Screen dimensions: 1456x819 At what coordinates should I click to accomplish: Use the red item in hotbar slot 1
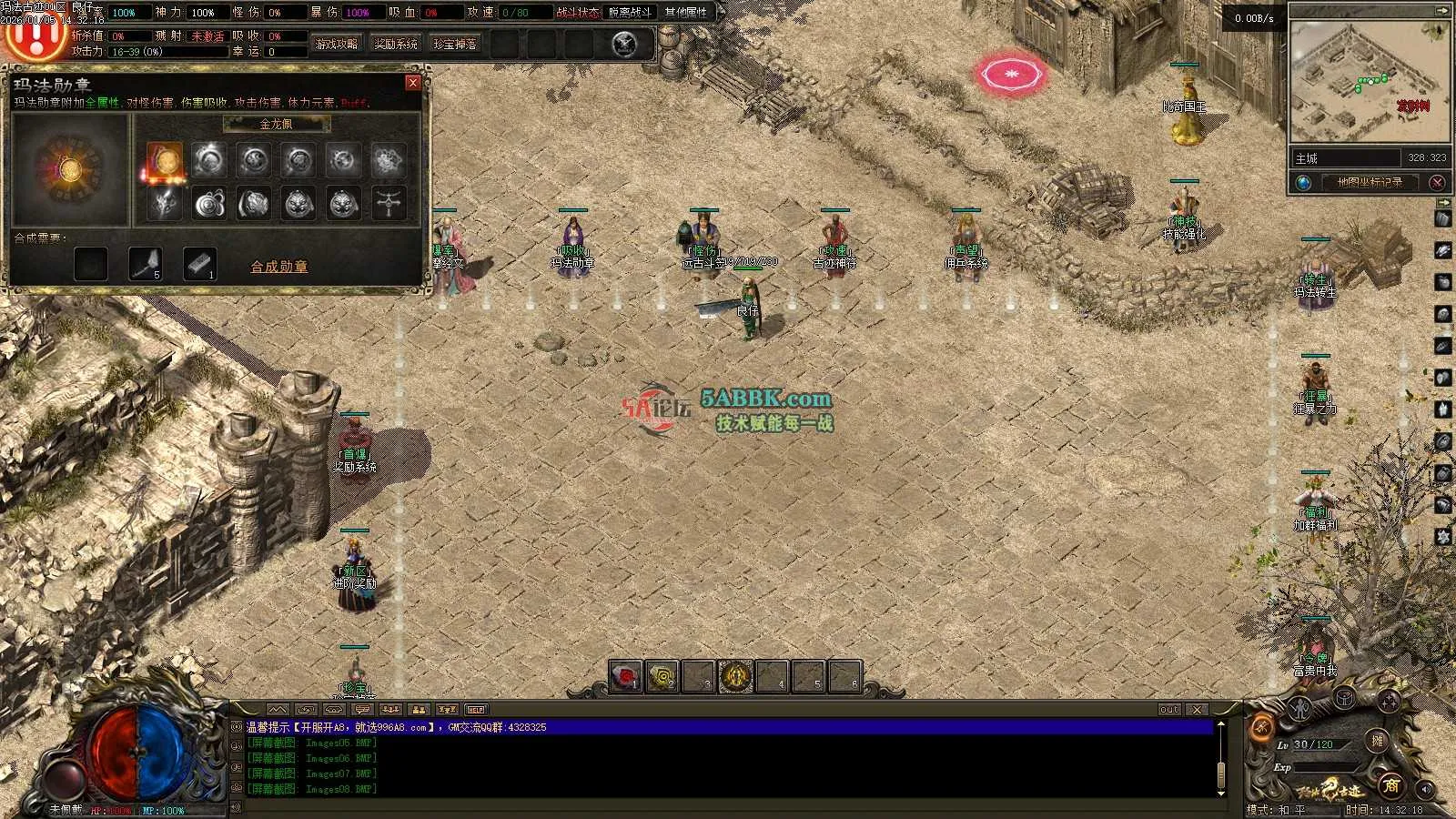[x=625, y=677]
